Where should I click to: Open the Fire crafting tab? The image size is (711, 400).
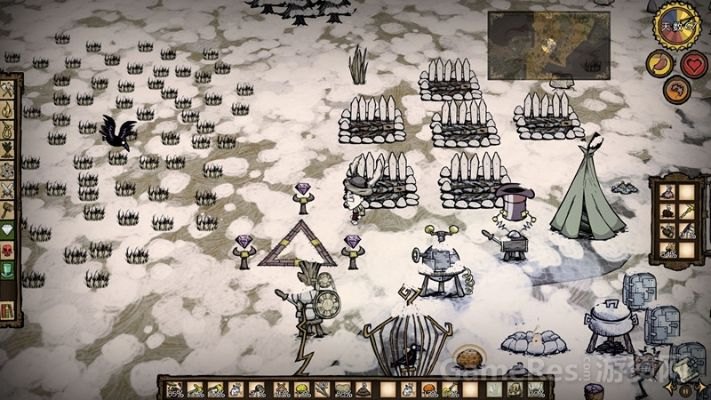click(8, 109)
